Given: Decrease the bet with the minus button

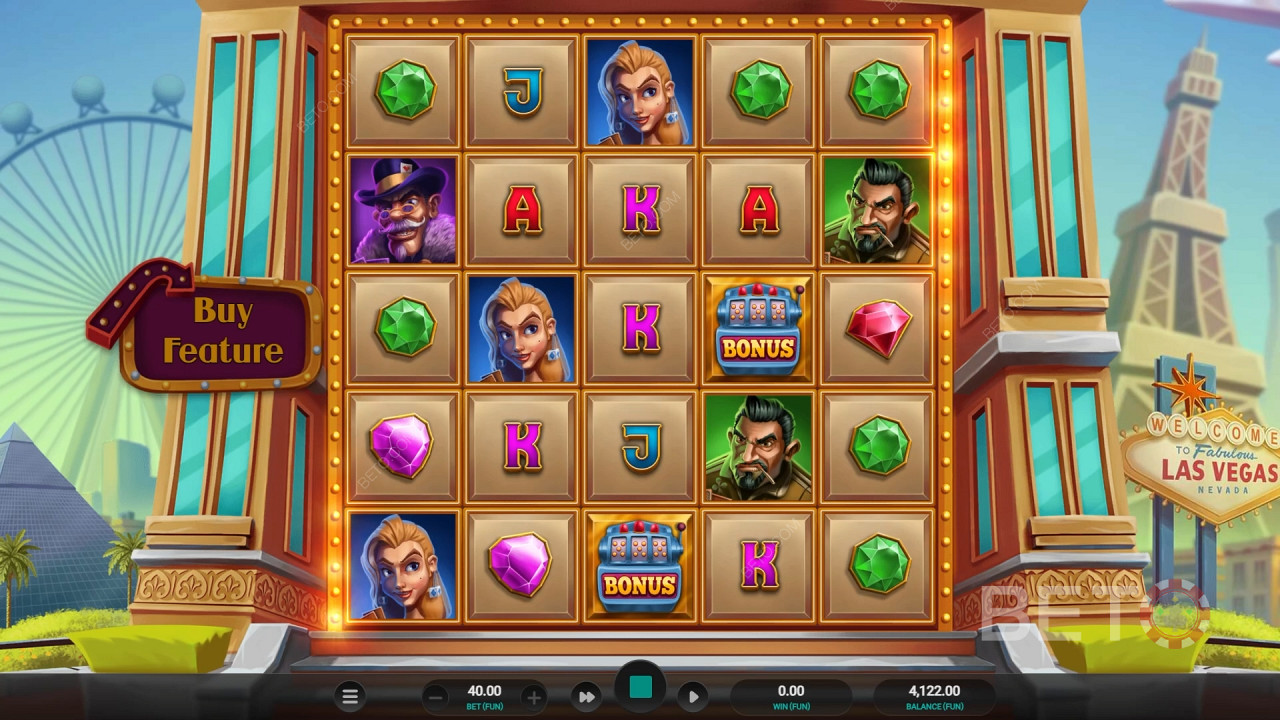Looking at the screenshot, I should pos(435,697).
